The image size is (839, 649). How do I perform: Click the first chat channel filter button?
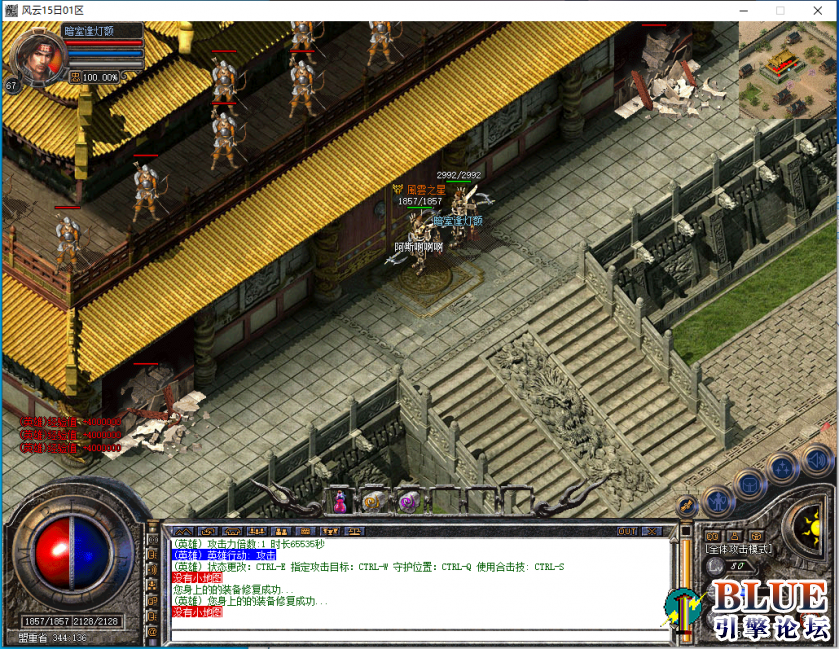click(x=183, y=531)
